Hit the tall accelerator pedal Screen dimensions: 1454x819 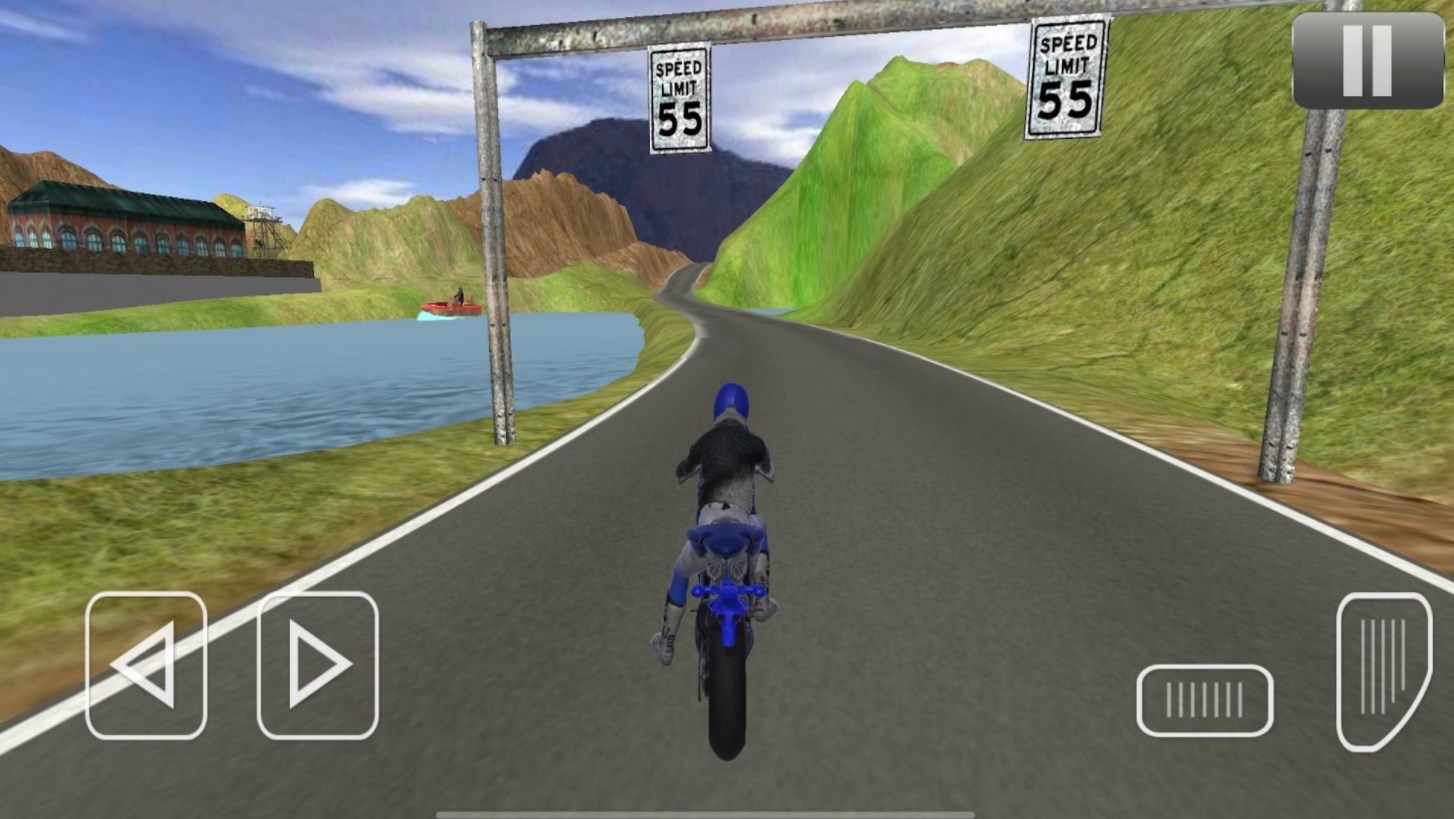(x=1384, y=670)
